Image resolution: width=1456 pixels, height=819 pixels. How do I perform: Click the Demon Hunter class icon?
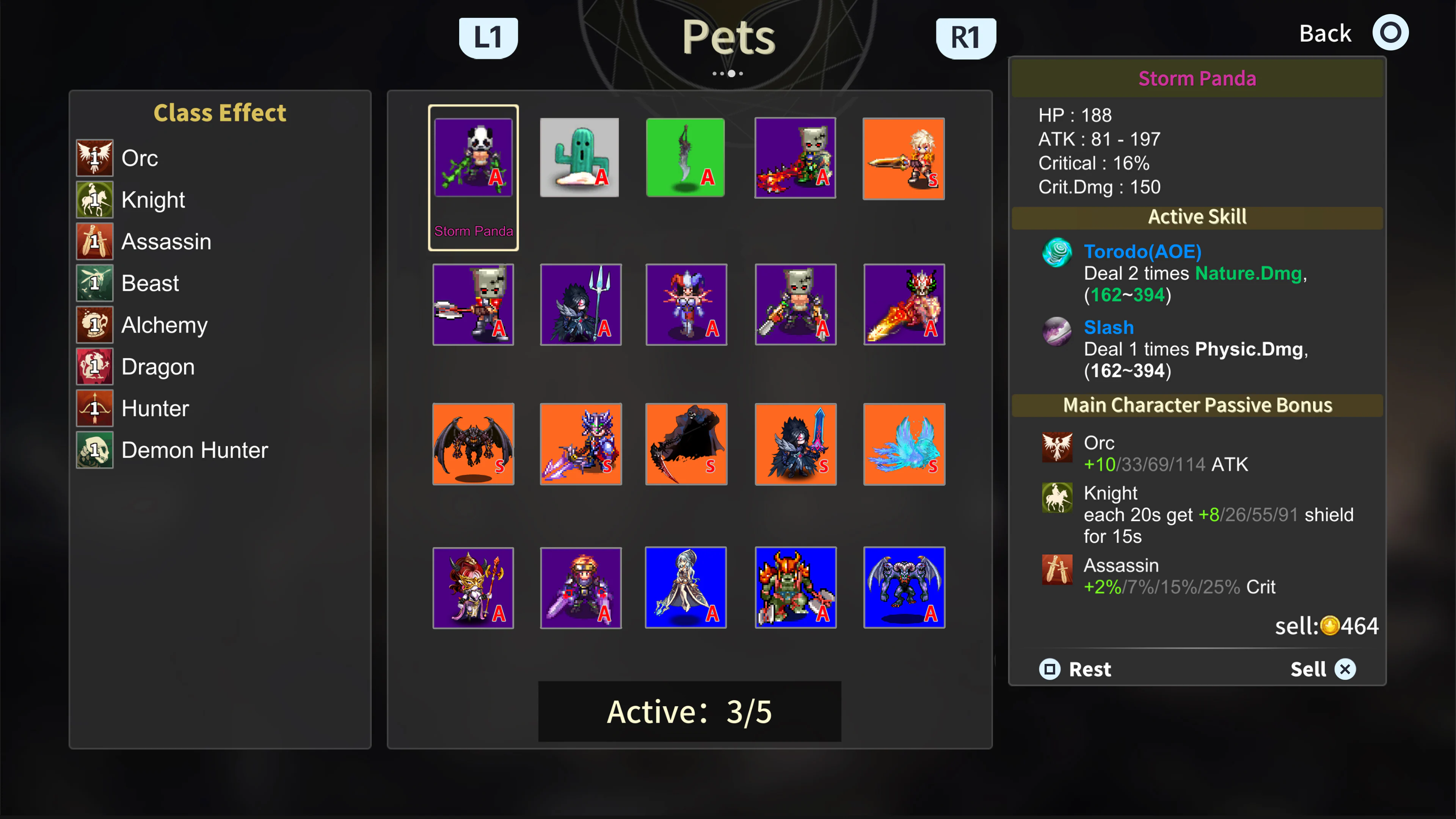[94, 450]
